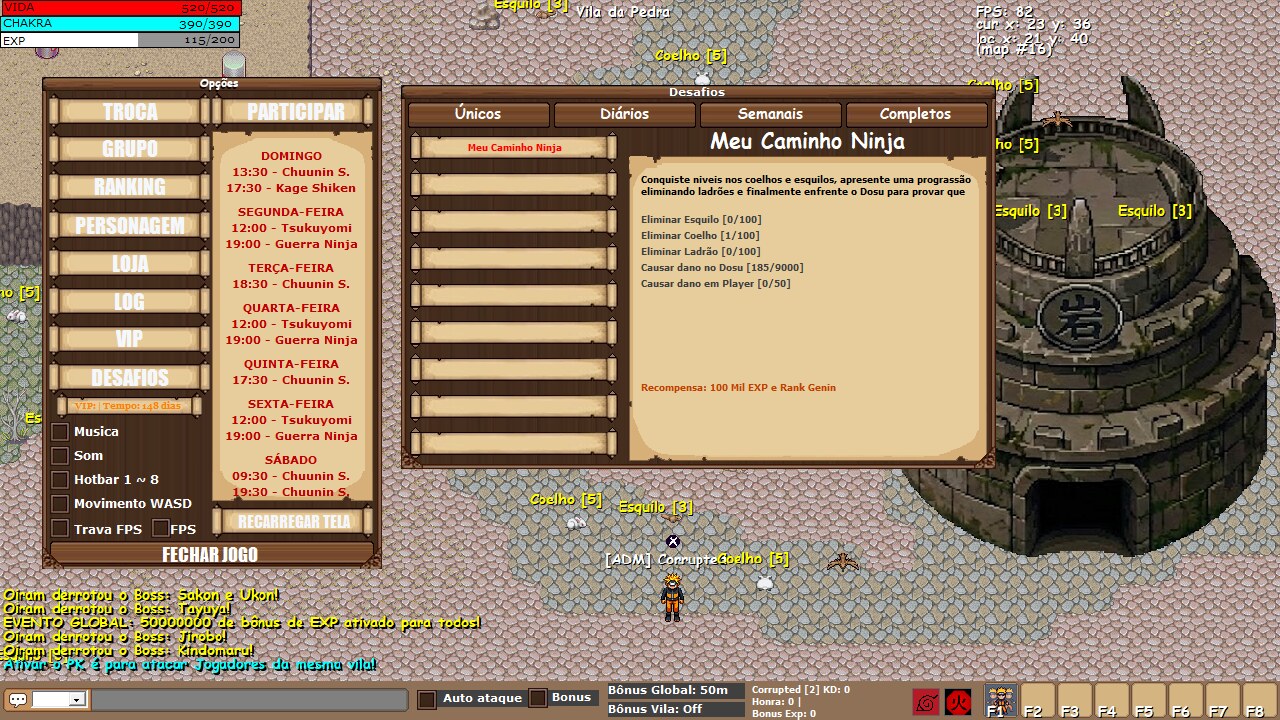Click the PARTICIPAR event button
This screenshot has width=1280, height=720.
click(295, 111)
